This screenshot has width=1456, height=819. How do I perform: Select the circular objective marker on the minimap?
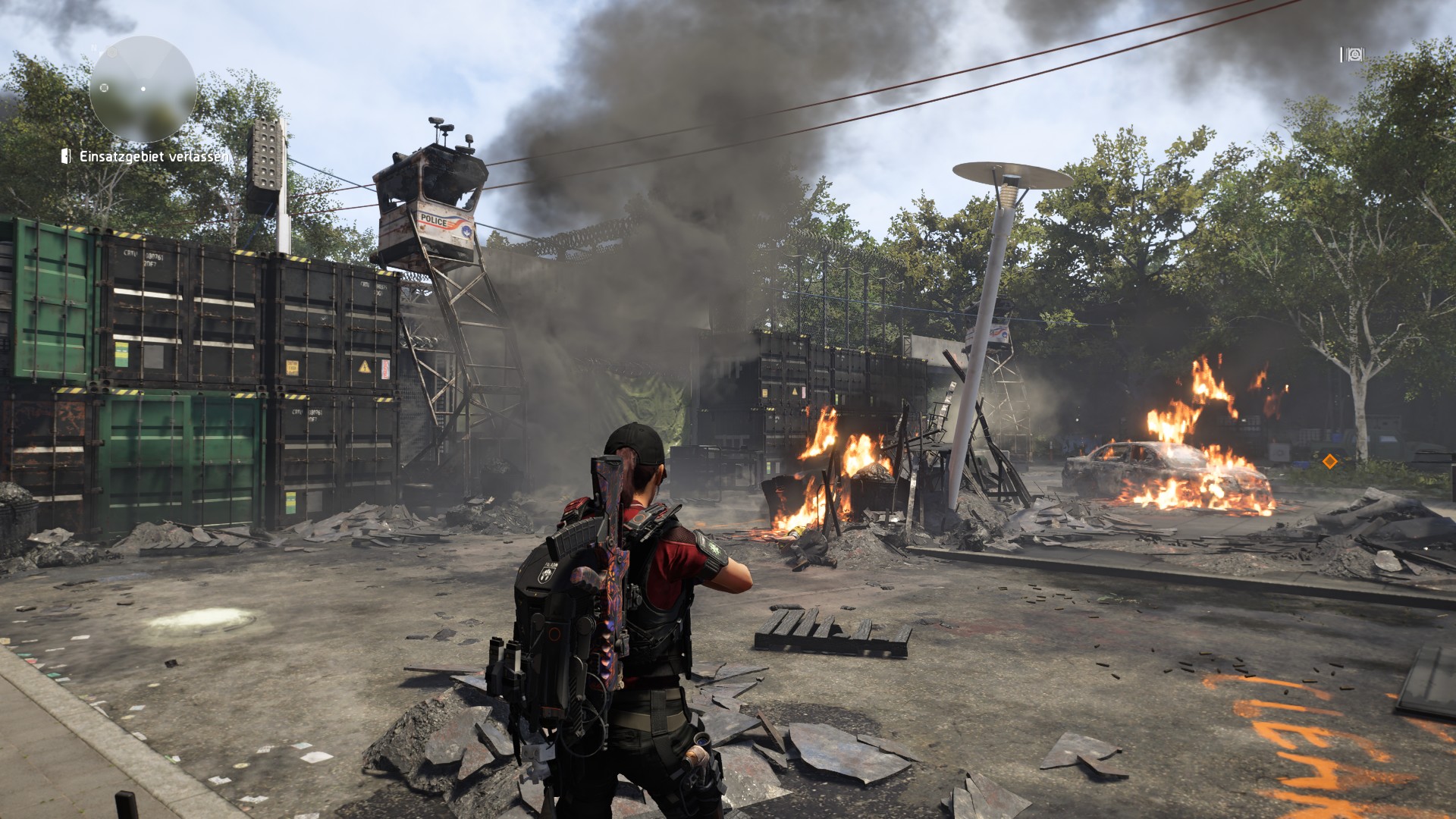click(x=103, y=88)
